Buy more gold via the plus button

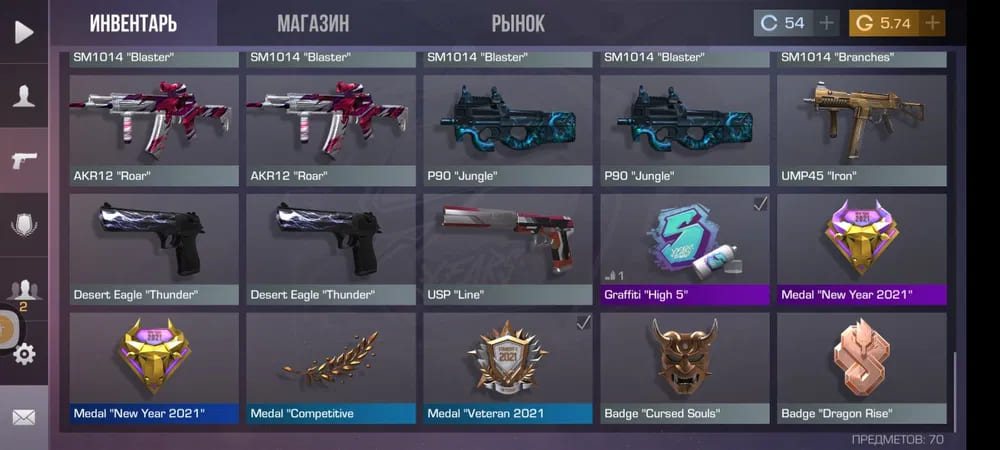tap(932, 23)
